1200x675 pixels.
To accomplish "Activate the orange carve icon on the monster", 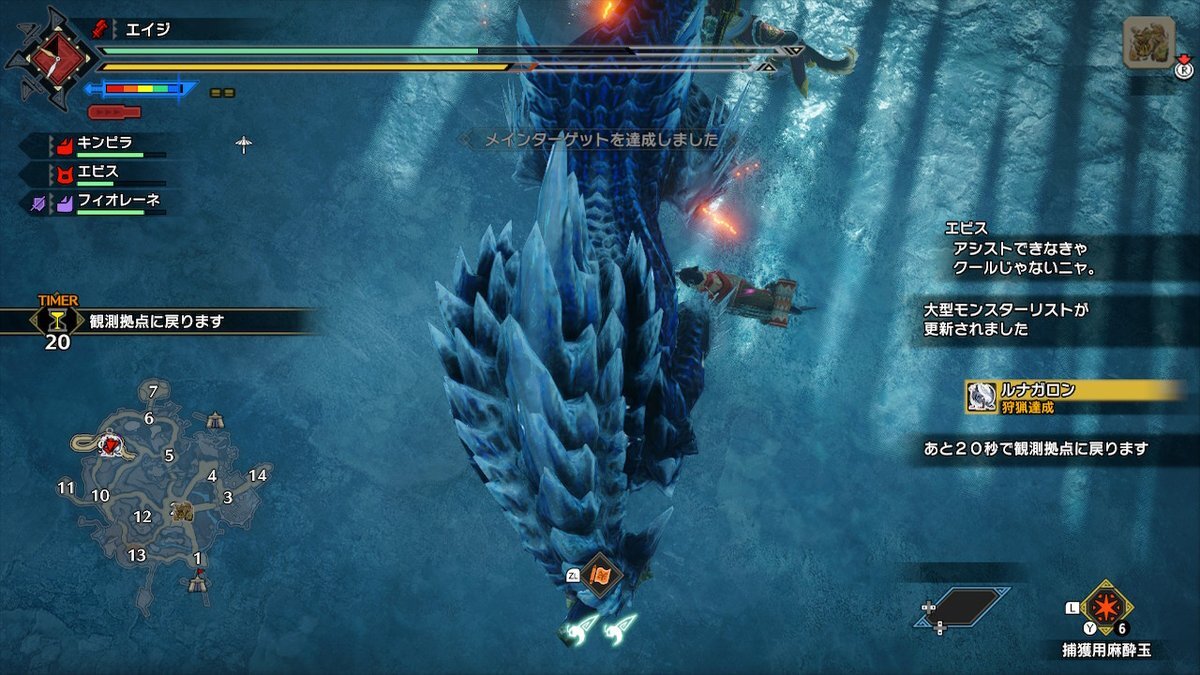I will point(601,575).
